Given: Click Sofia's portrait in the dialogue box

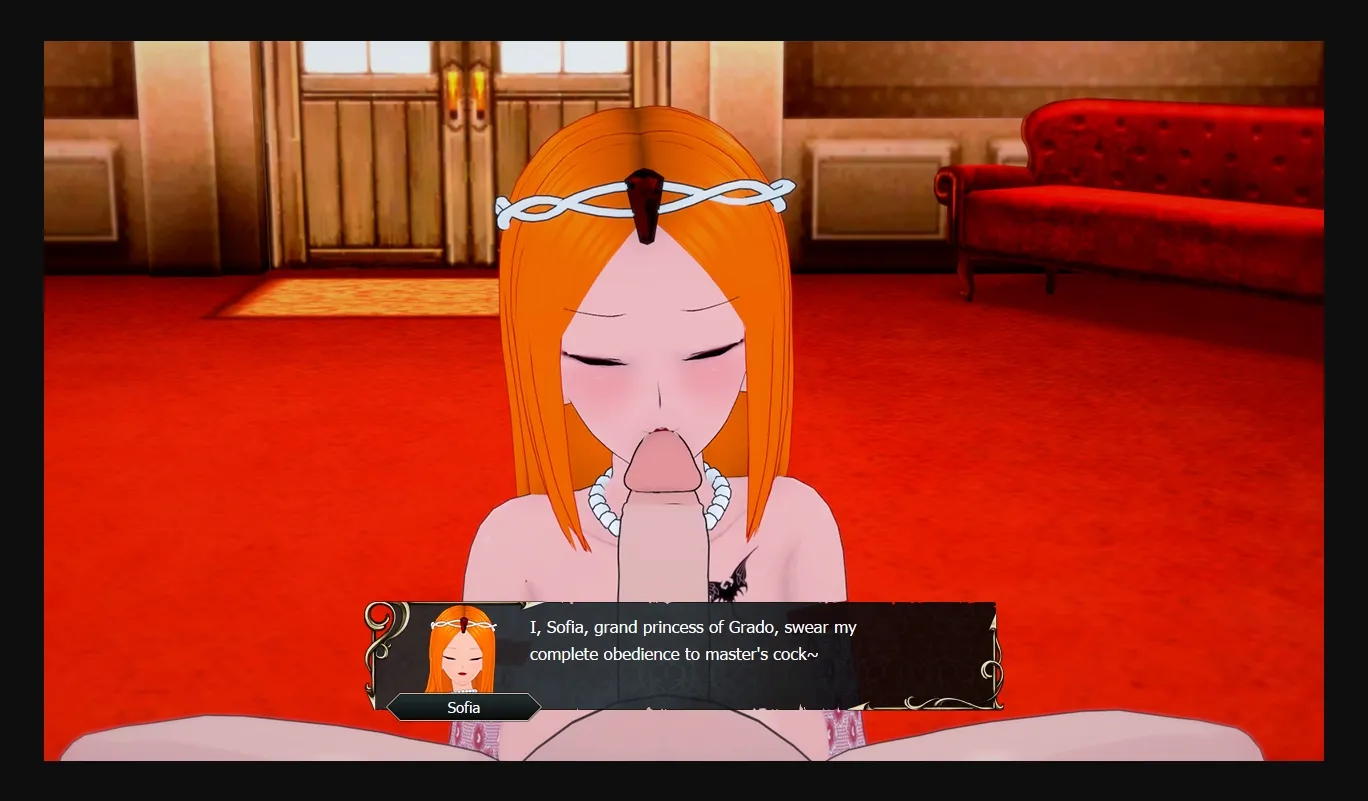Looking at the screenshot, I should [x=462, y=650].
